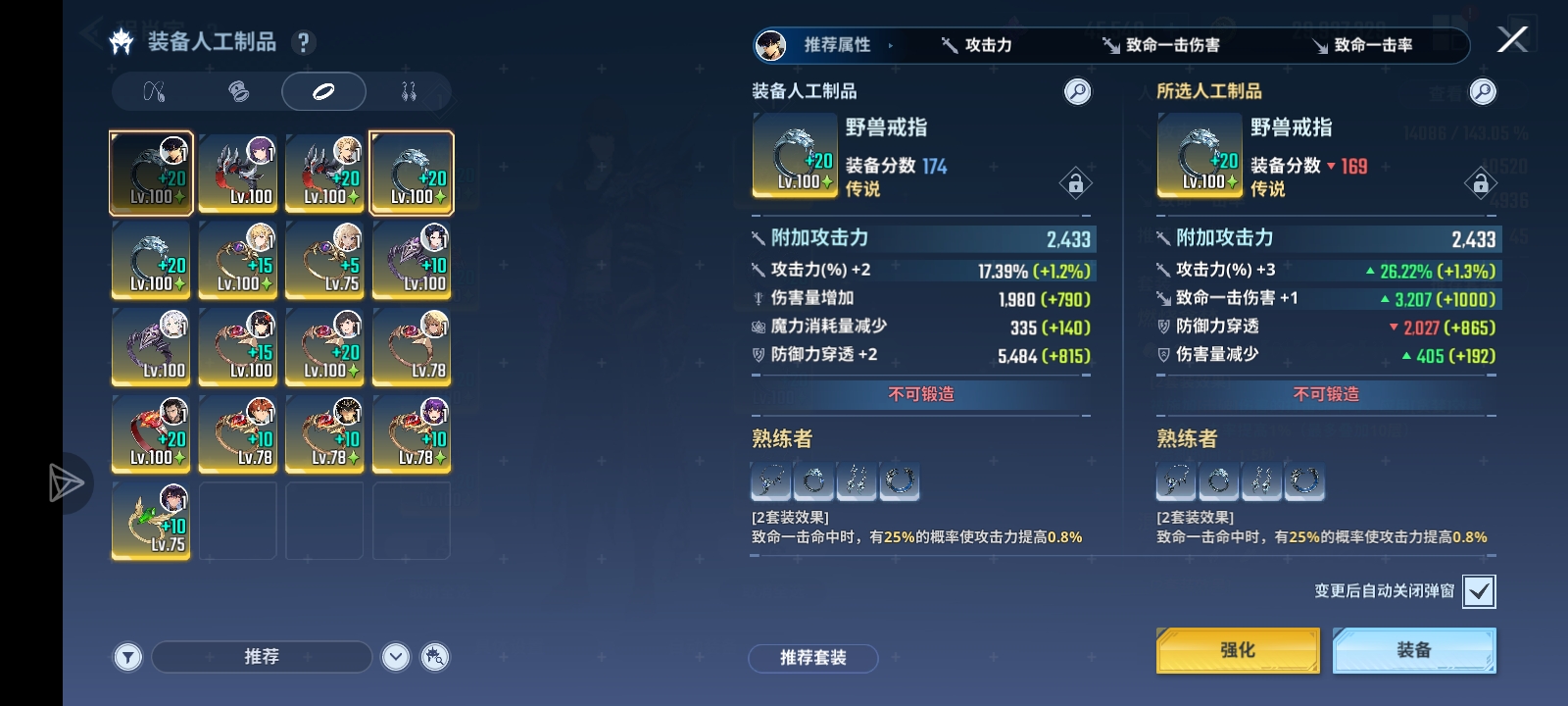Expand the chevron next to 推荐
This screenshot has height=706, width=1568.
click(x=396, y=656)
